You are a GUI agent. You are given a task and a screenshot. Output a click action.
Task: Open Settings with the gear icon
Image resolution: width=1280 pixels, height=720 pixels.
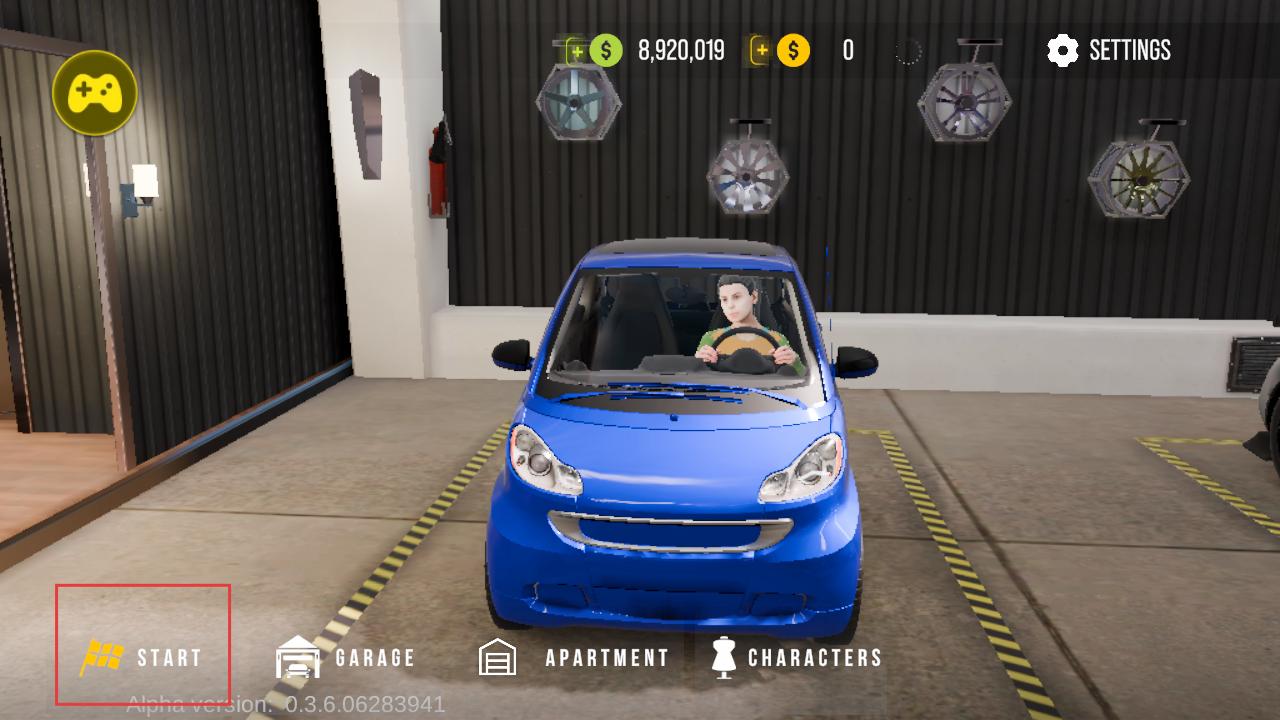[1108, 50]
